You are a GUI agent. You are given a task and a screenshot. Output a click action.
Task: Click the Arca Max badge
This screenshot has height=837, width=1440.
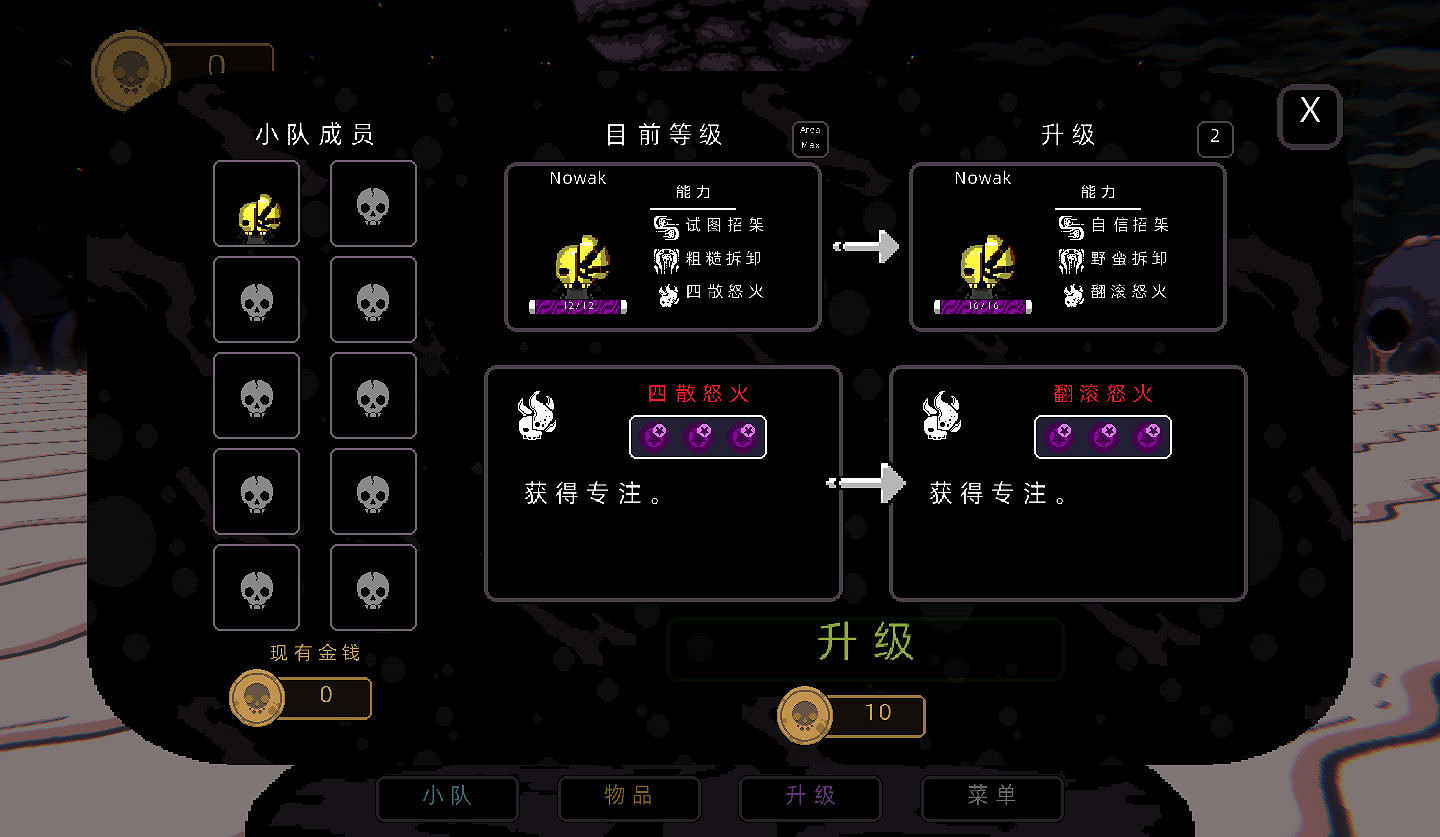coord(810,139)
